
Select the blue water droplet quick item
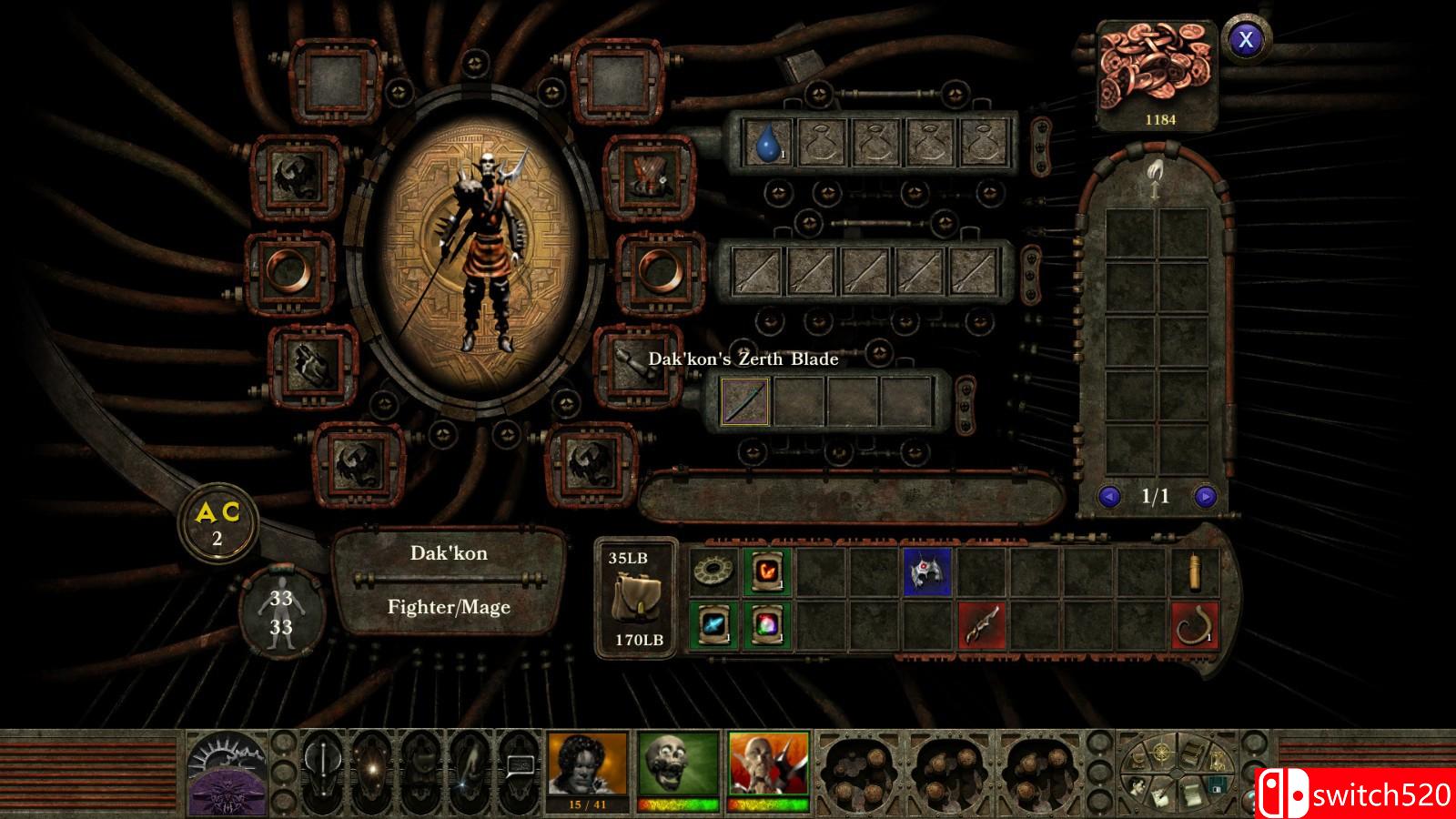[x=767, y=143]
